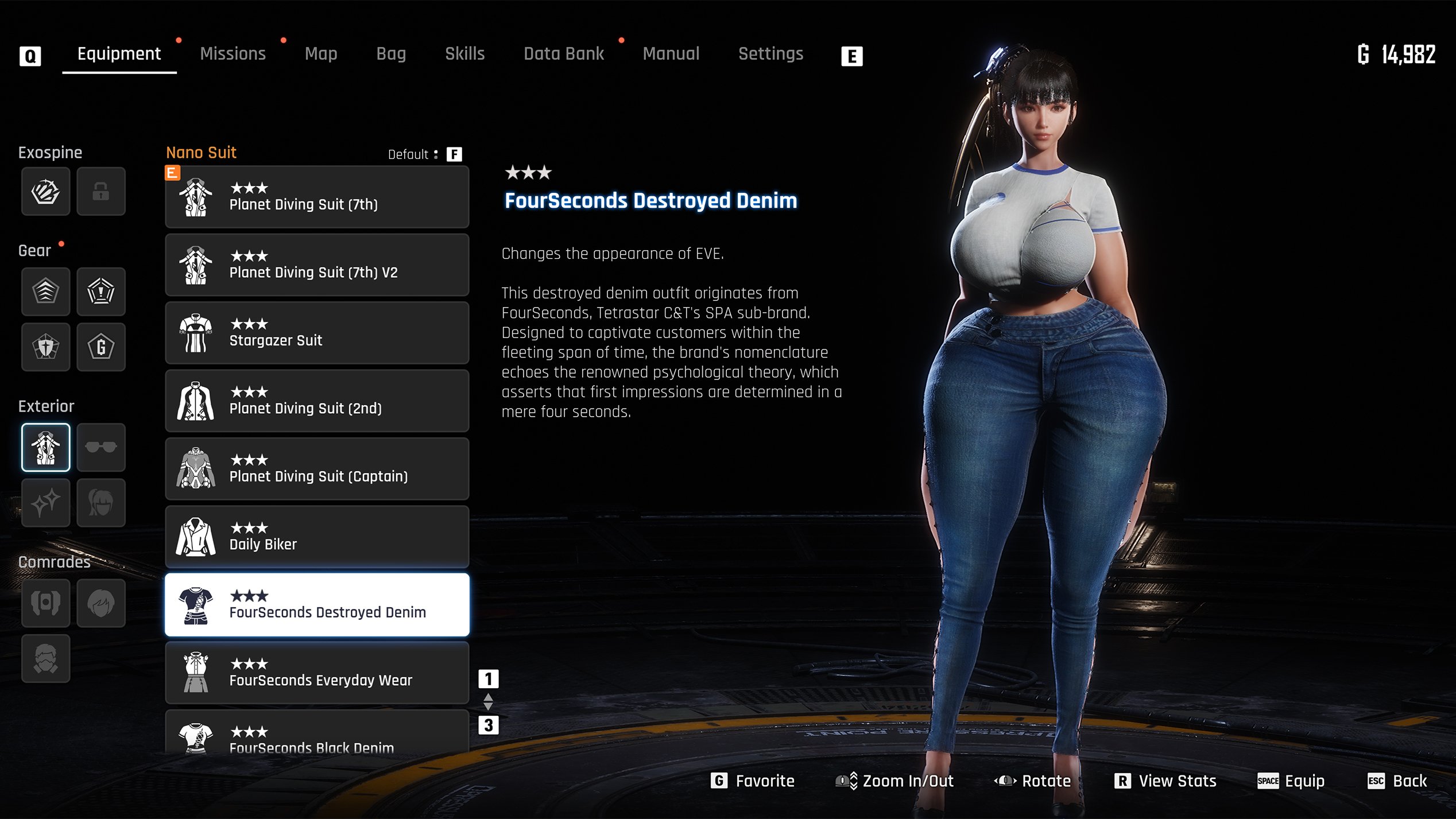Click the equipped Exospine slot
1456x819 pixels.
click(46, 191)
